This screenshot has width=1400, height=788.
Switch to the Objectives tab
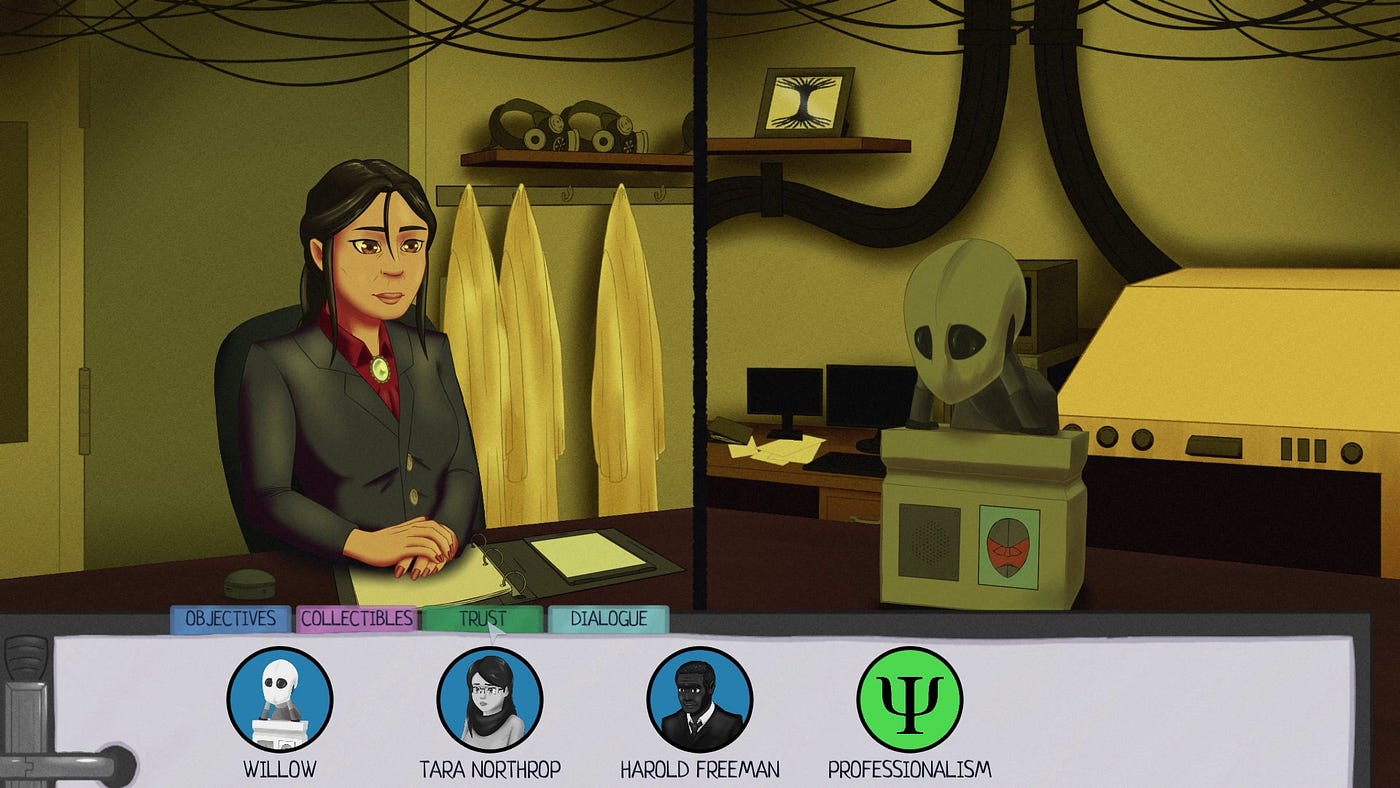click(x=230, y=619)
